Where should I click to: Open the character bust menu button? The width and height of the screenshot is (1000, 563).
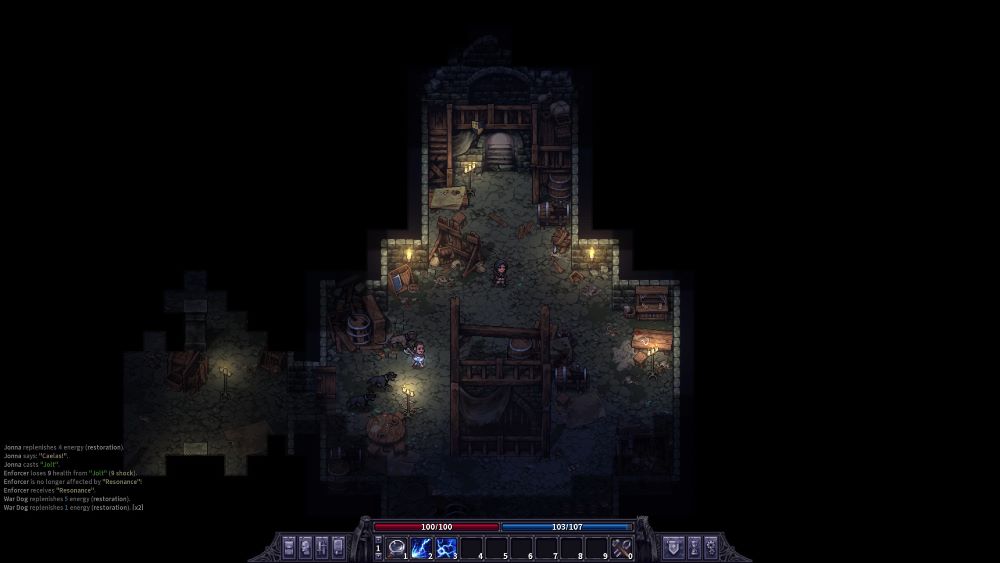(x=305, y=547)
